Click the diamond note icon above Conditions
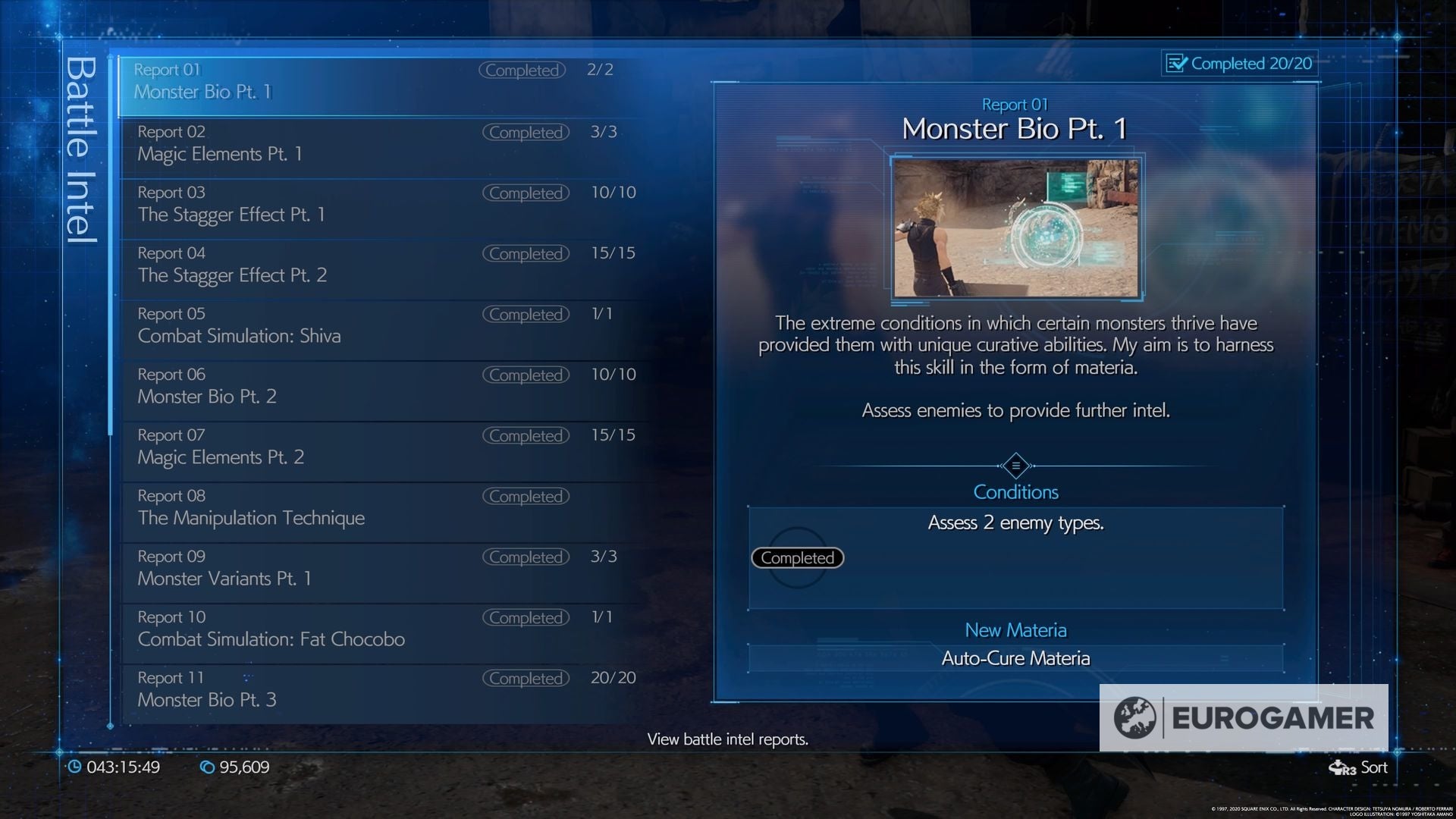This screenshot has height=819, width=1456. pyautogui.click(x=1016, y=466)
